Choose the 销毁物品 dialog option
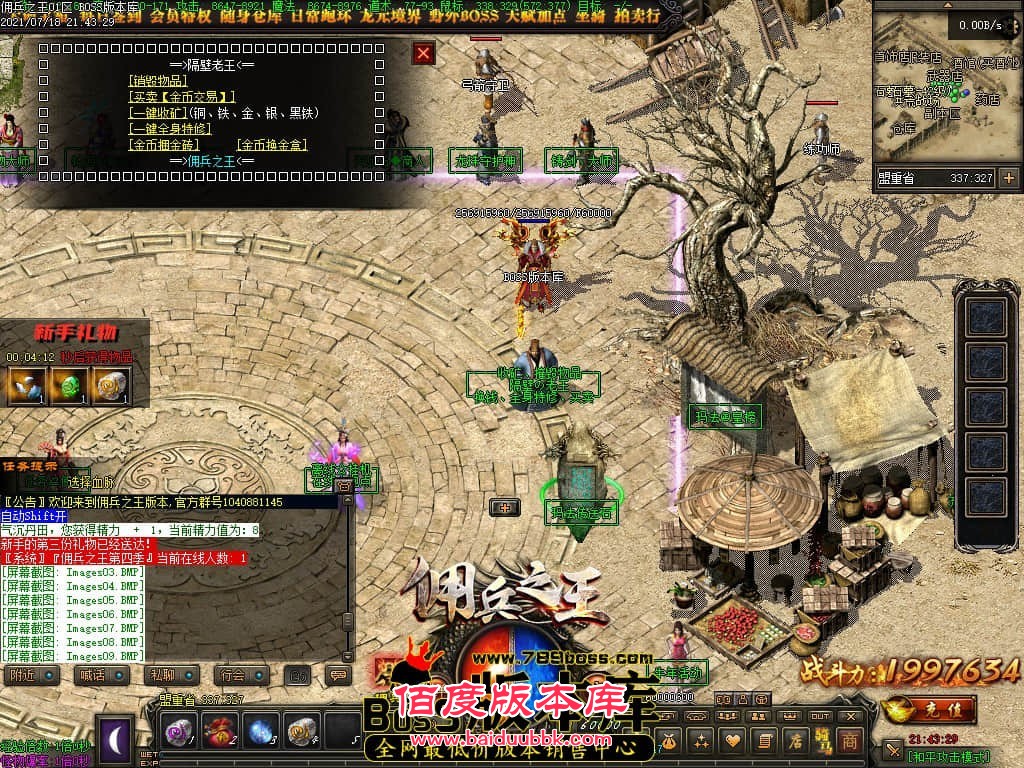1024x768 pixels. pos(158,81)
